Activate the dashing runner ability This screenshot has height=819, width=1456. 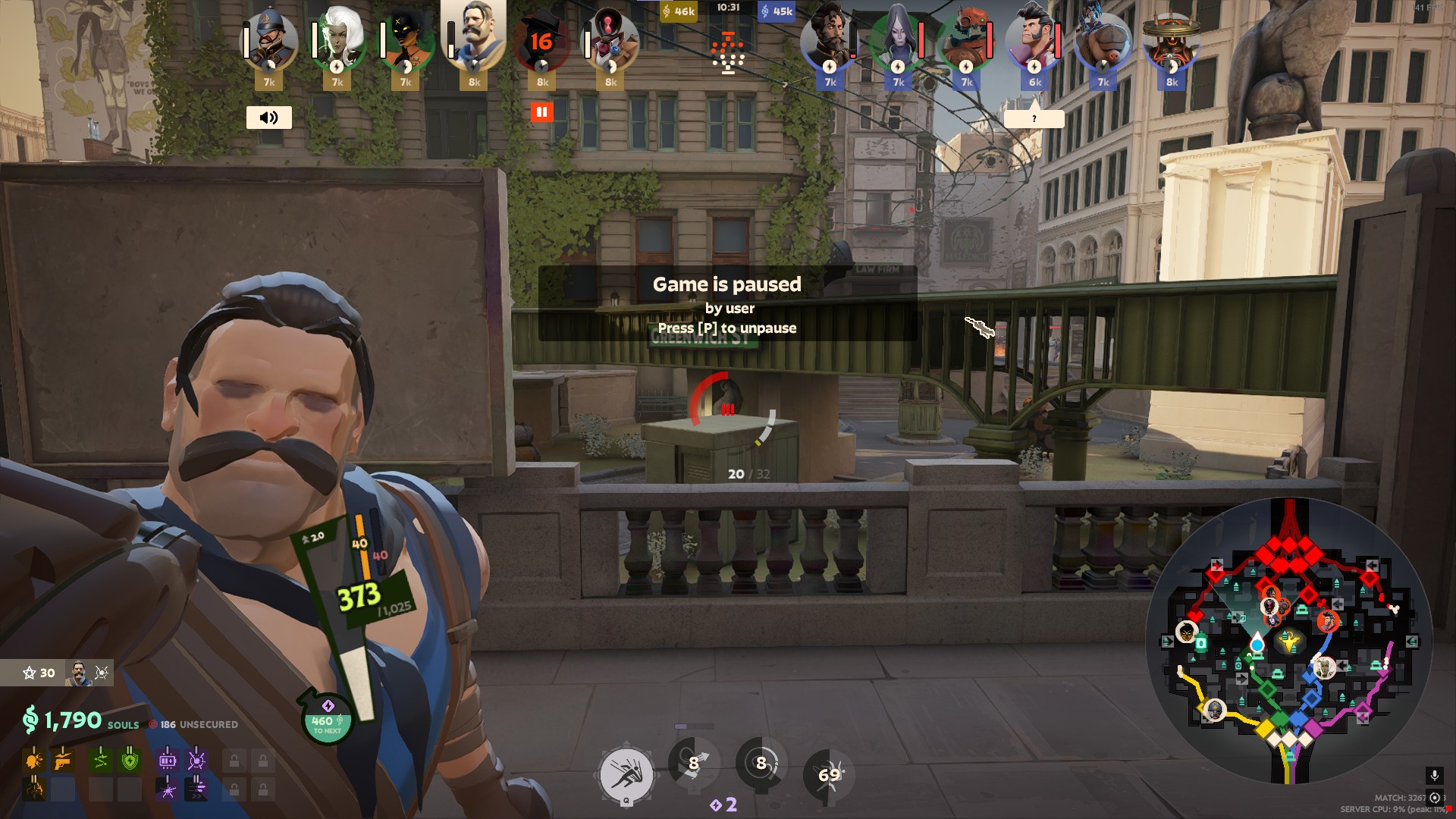click(x=626, y=775)
